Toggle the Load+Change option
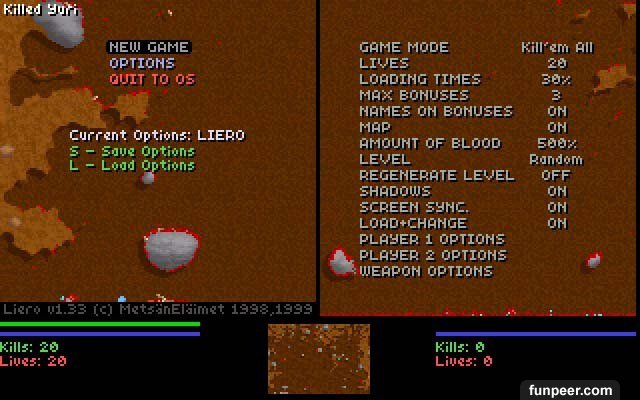This screenshot has height=400, width=640. point(412,223)
